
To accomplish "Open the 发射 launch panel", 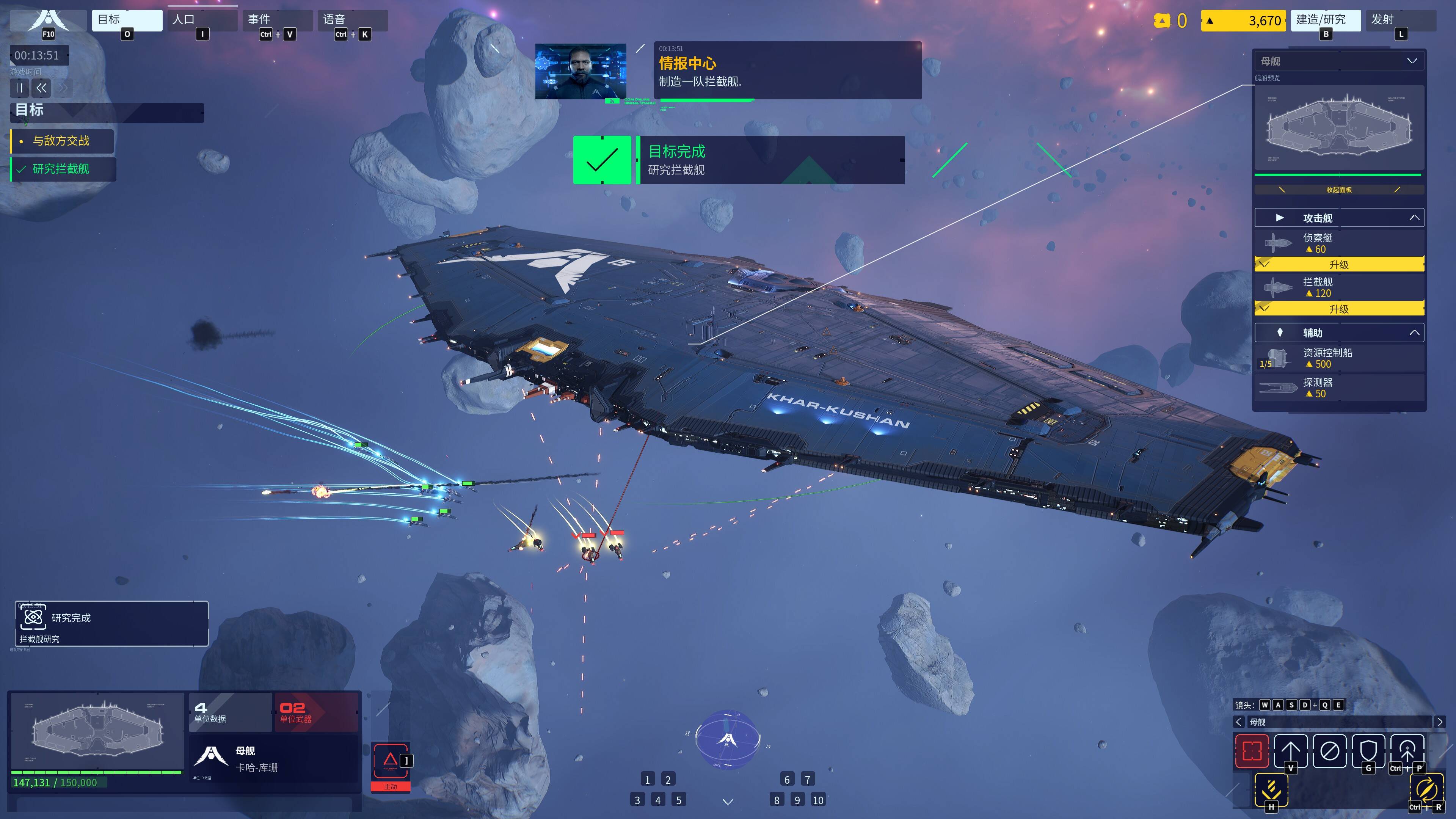I will point(1400,20).
